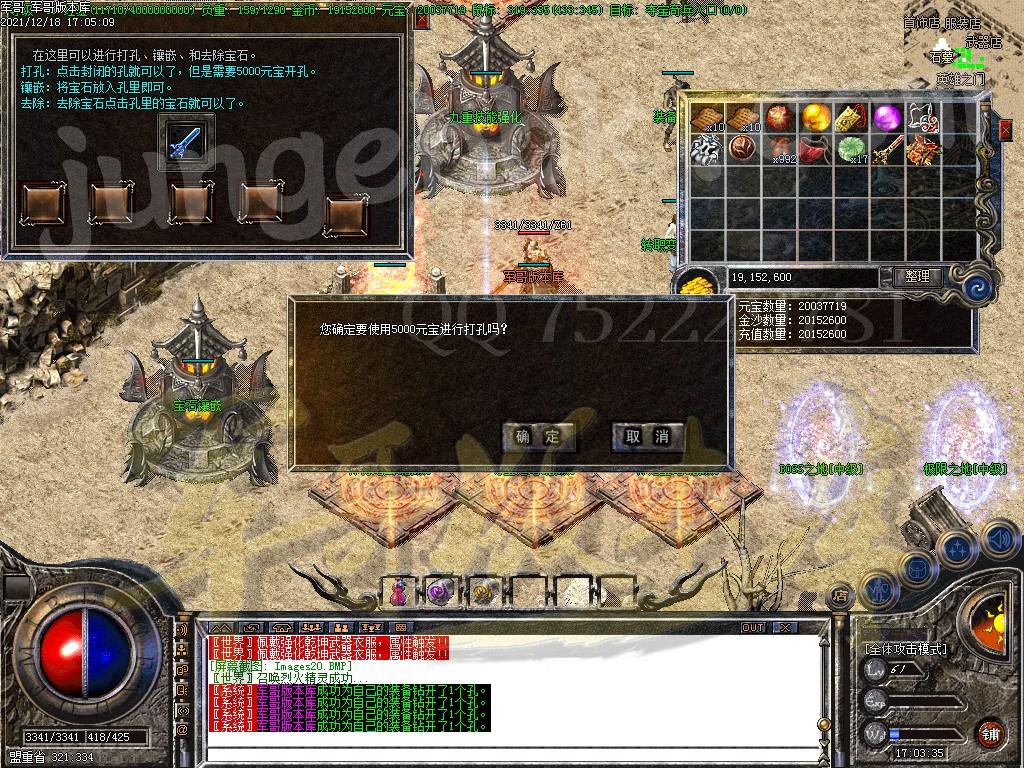
Task: Activate the purple scroll hotbar slot
Action: (440, 592)
